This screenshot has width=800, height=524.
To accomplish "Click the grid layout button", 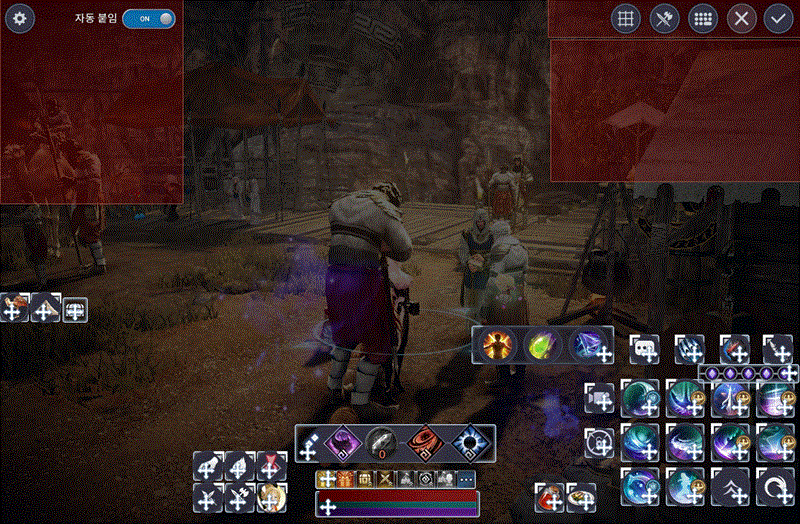I will (x=626, y=19).
